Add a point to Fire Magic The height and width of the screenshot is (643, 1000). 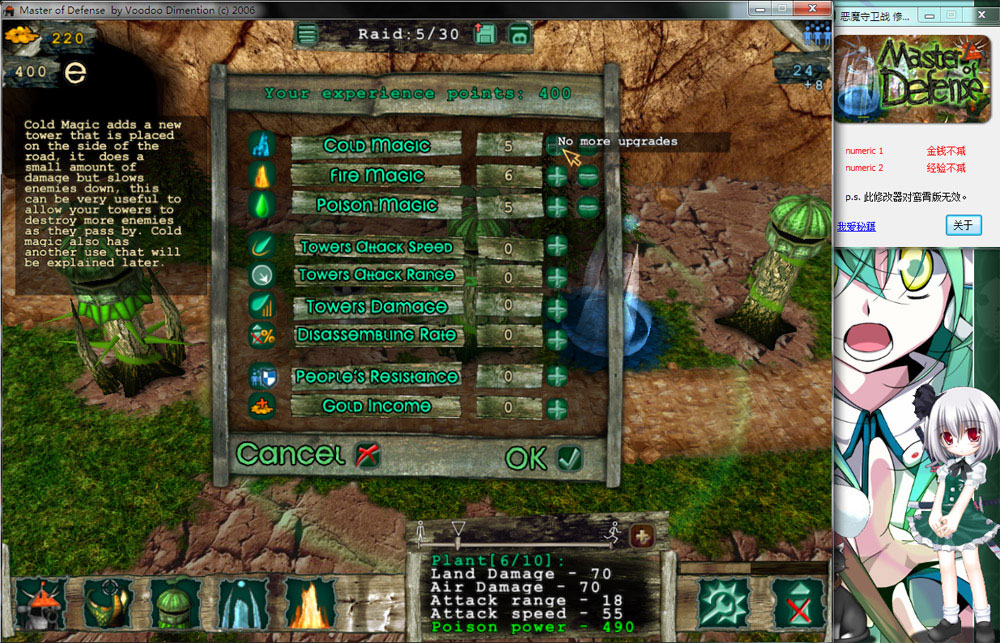[x=557, y=177]
